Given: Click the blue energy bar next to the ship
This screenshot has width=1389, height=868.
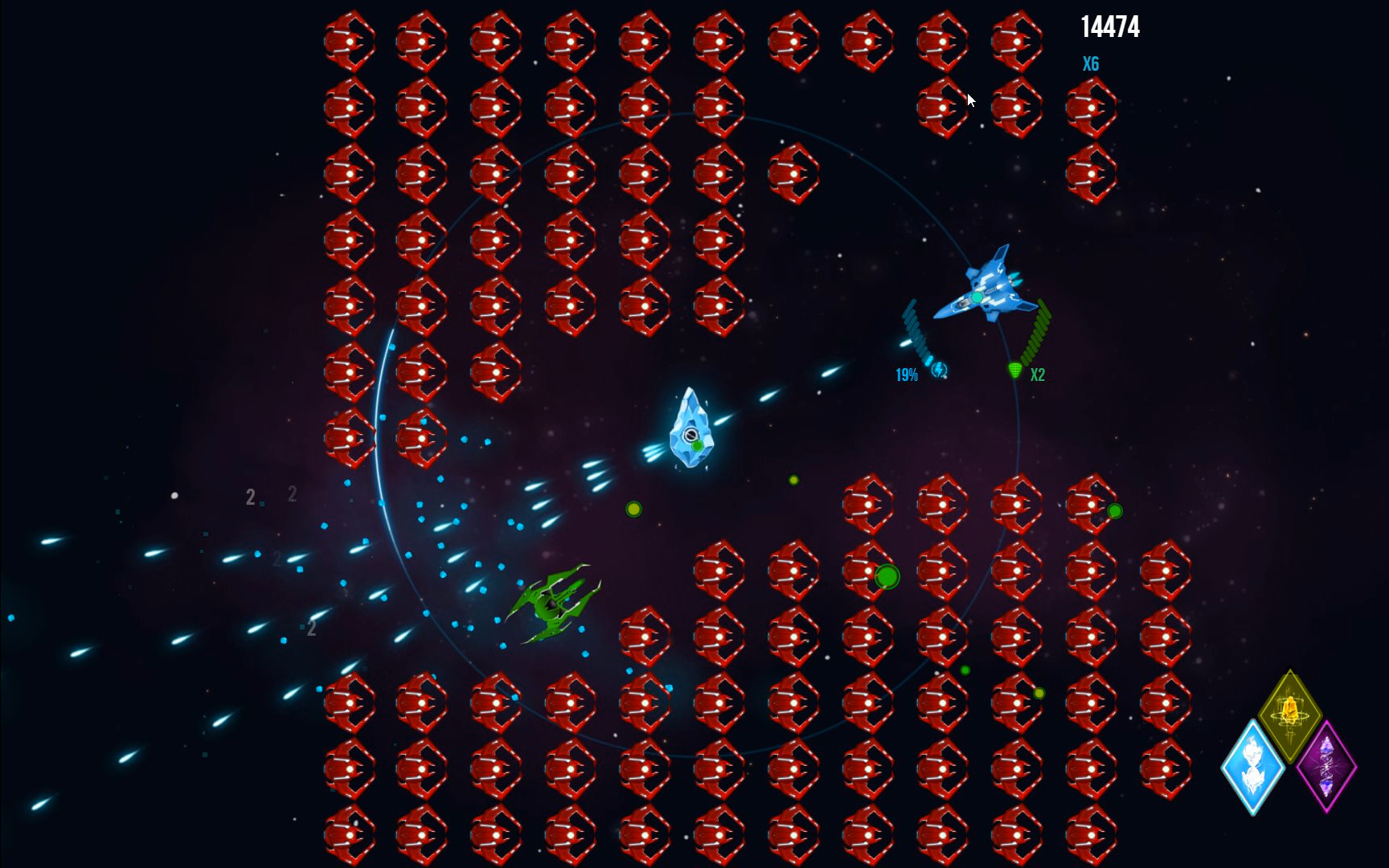Looking at the screenshot, I should tap(916, 330).
